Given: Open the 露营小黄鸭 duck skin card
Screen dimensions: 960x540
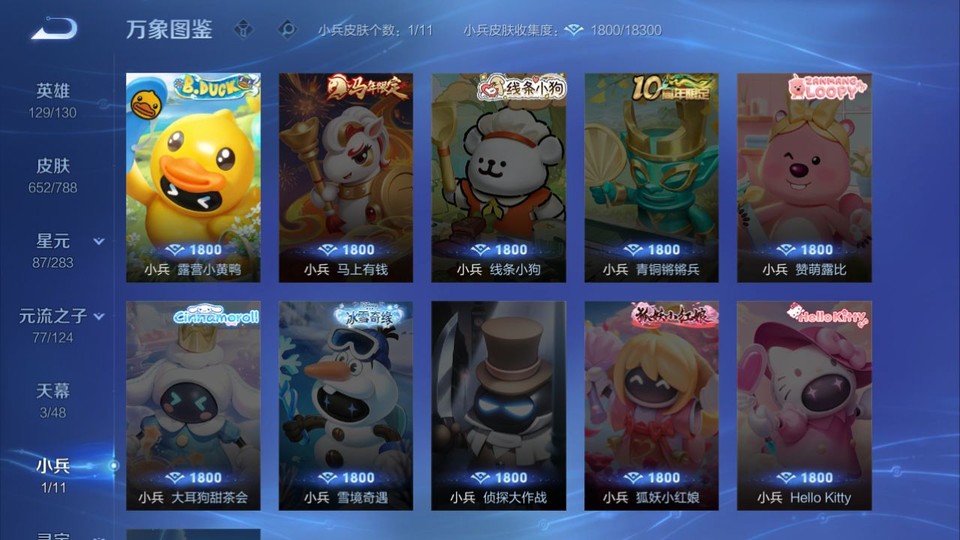Looking at the screenshot, I should [193, 176].
